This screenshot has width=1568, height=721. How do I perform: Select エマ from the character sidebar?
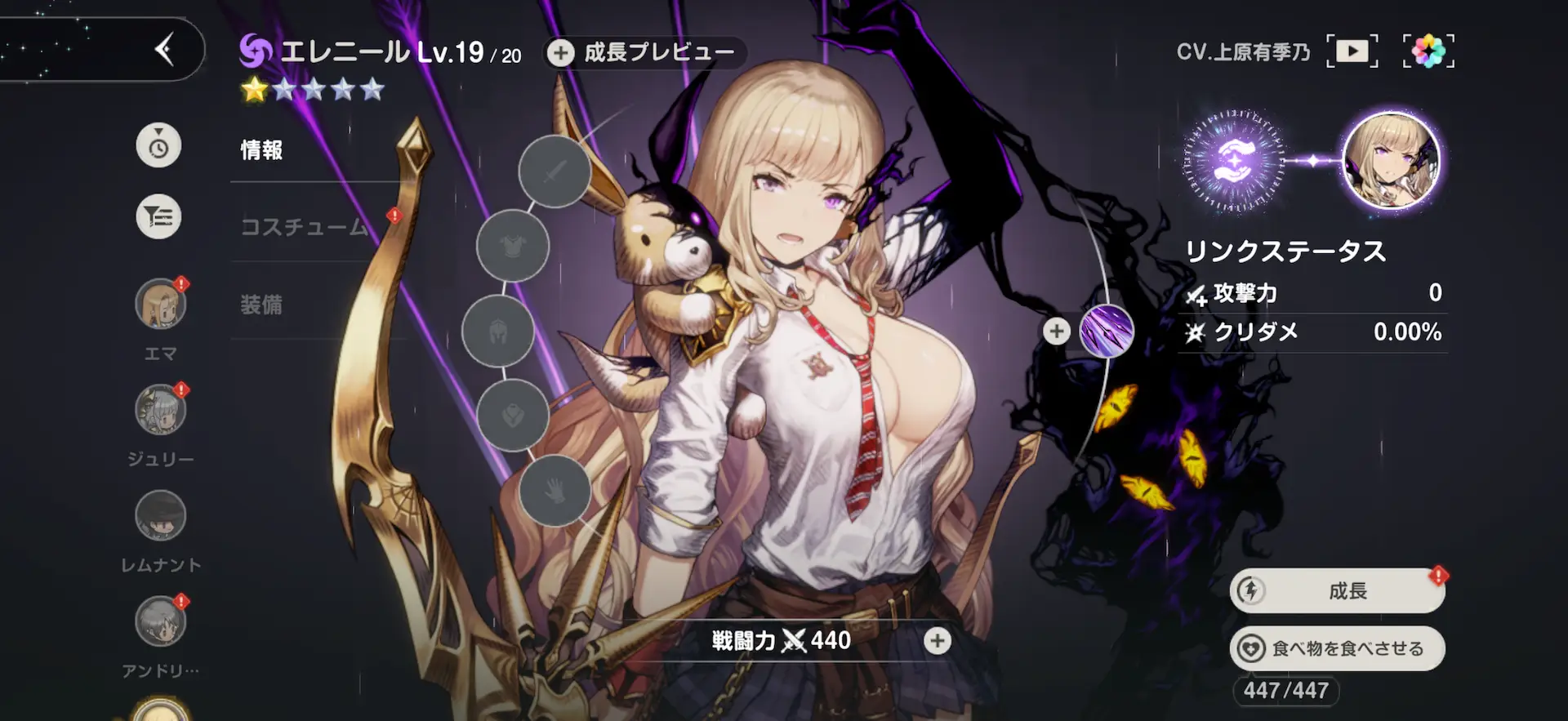[160, 303]
